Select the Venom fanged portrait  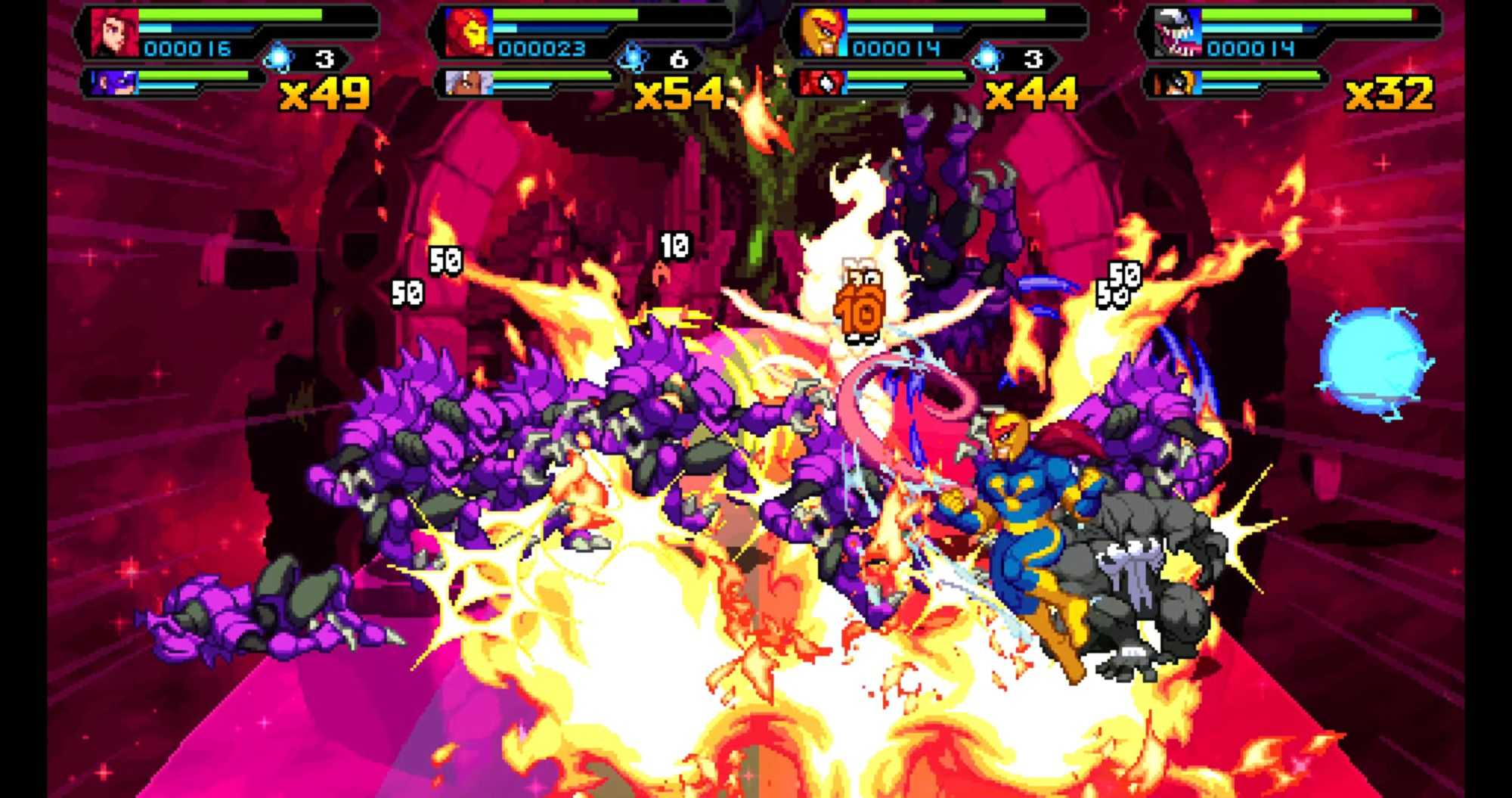point(1176,33)
